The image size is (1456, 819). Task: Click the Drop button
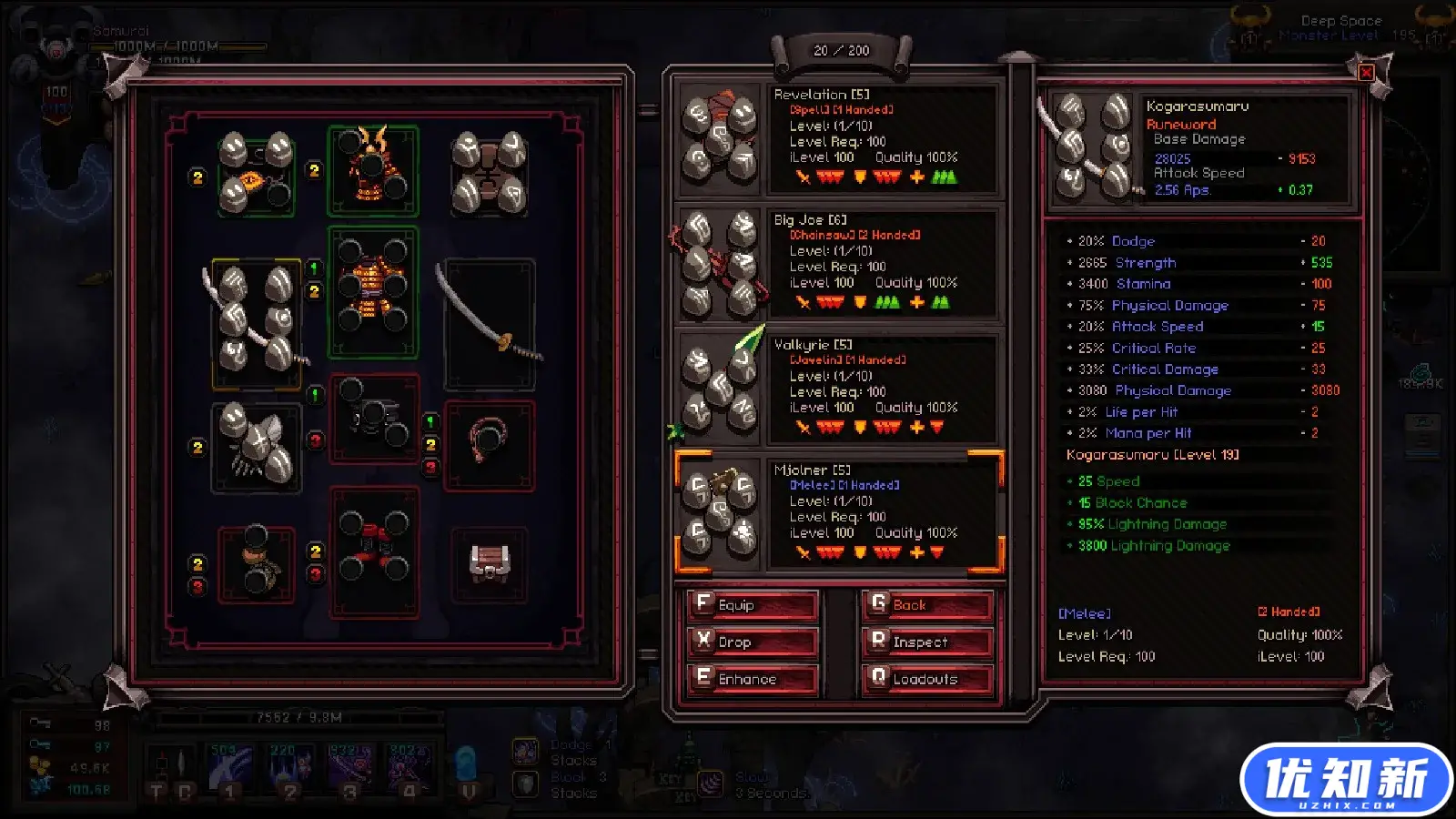tap(753, 642)
